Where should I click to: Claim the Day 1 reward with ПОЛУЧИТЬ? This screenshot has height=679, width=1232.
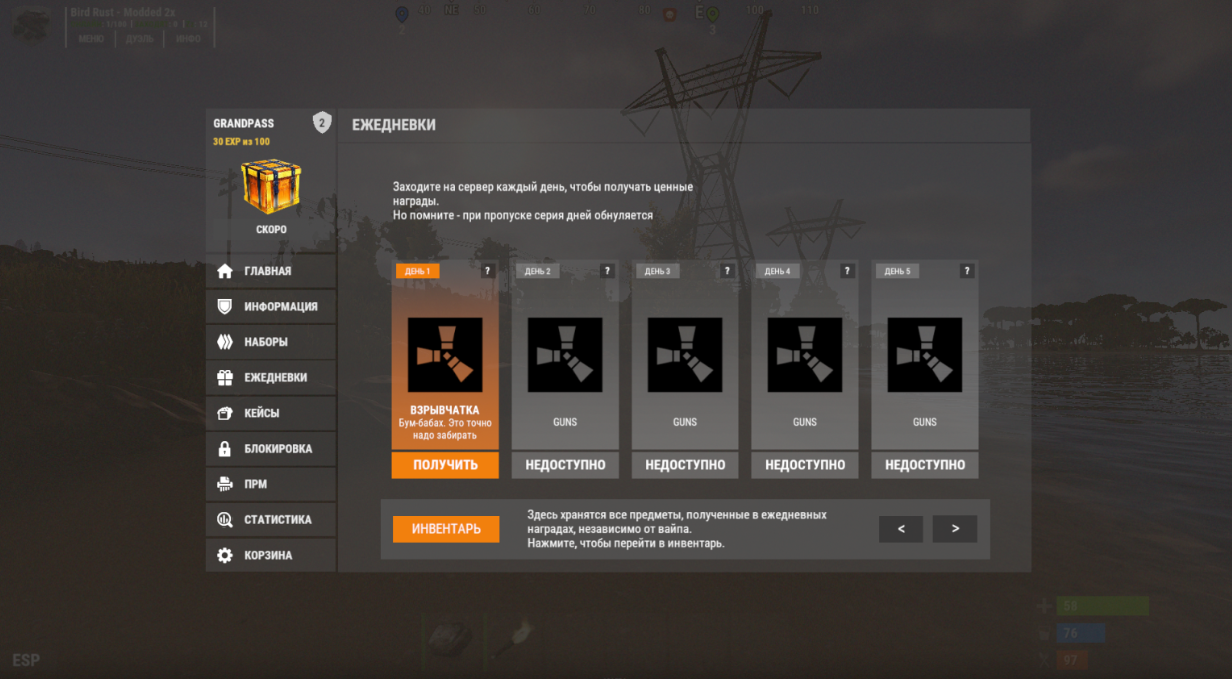coord(445,465)
